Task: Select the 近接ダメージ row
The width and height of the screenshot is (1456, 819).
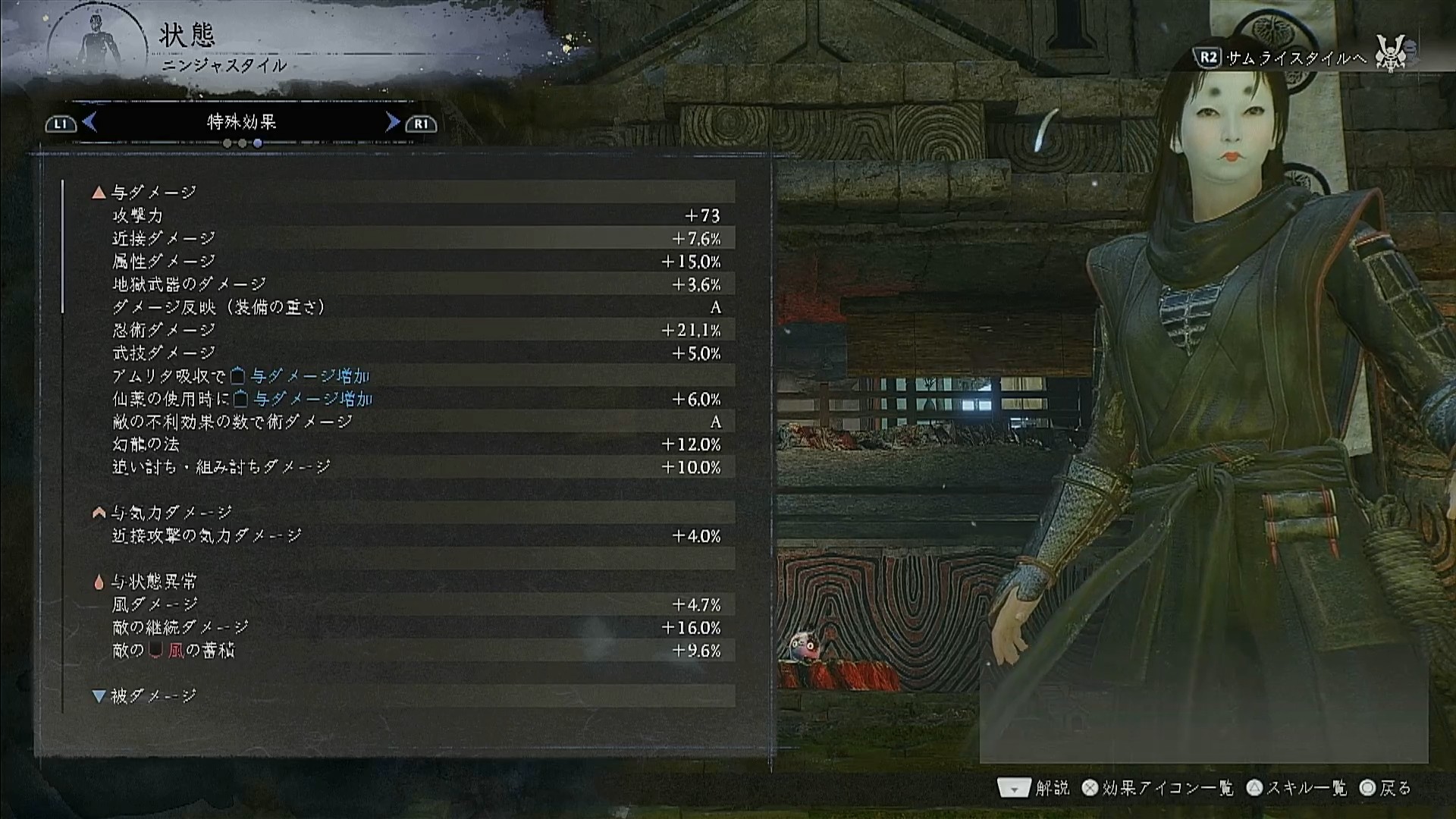Action: coord(416,239)
